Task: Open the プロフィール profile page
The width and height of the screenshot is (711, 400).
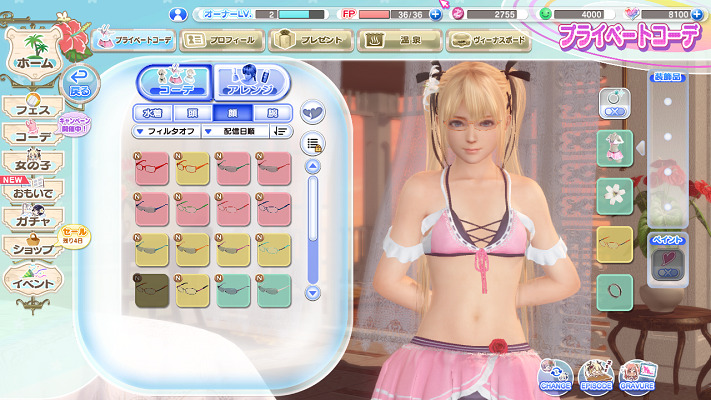Action: pyautogui.click(x=222, y=41)
